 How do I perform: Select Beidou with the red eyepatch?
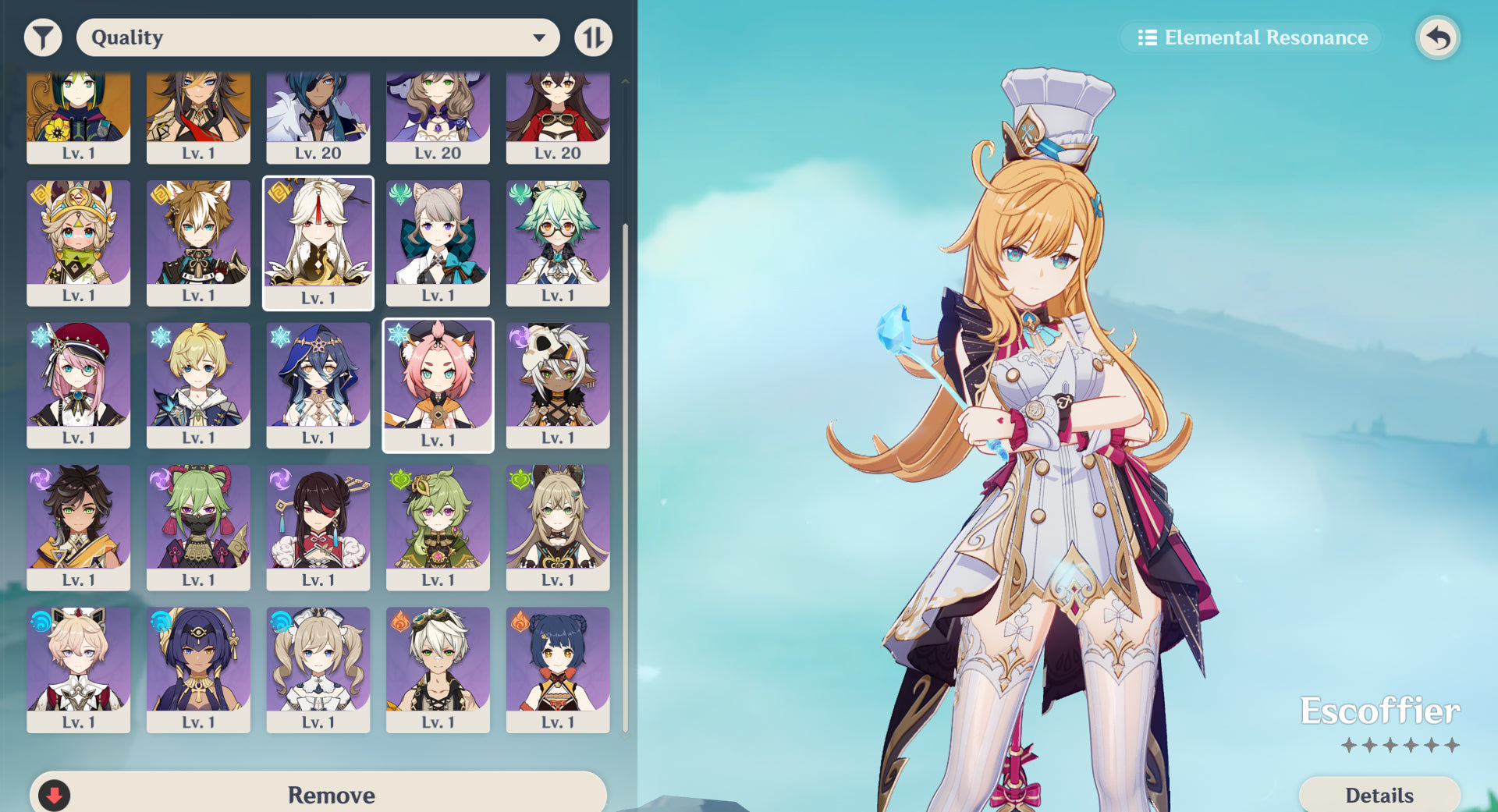(x=318, y=527)
